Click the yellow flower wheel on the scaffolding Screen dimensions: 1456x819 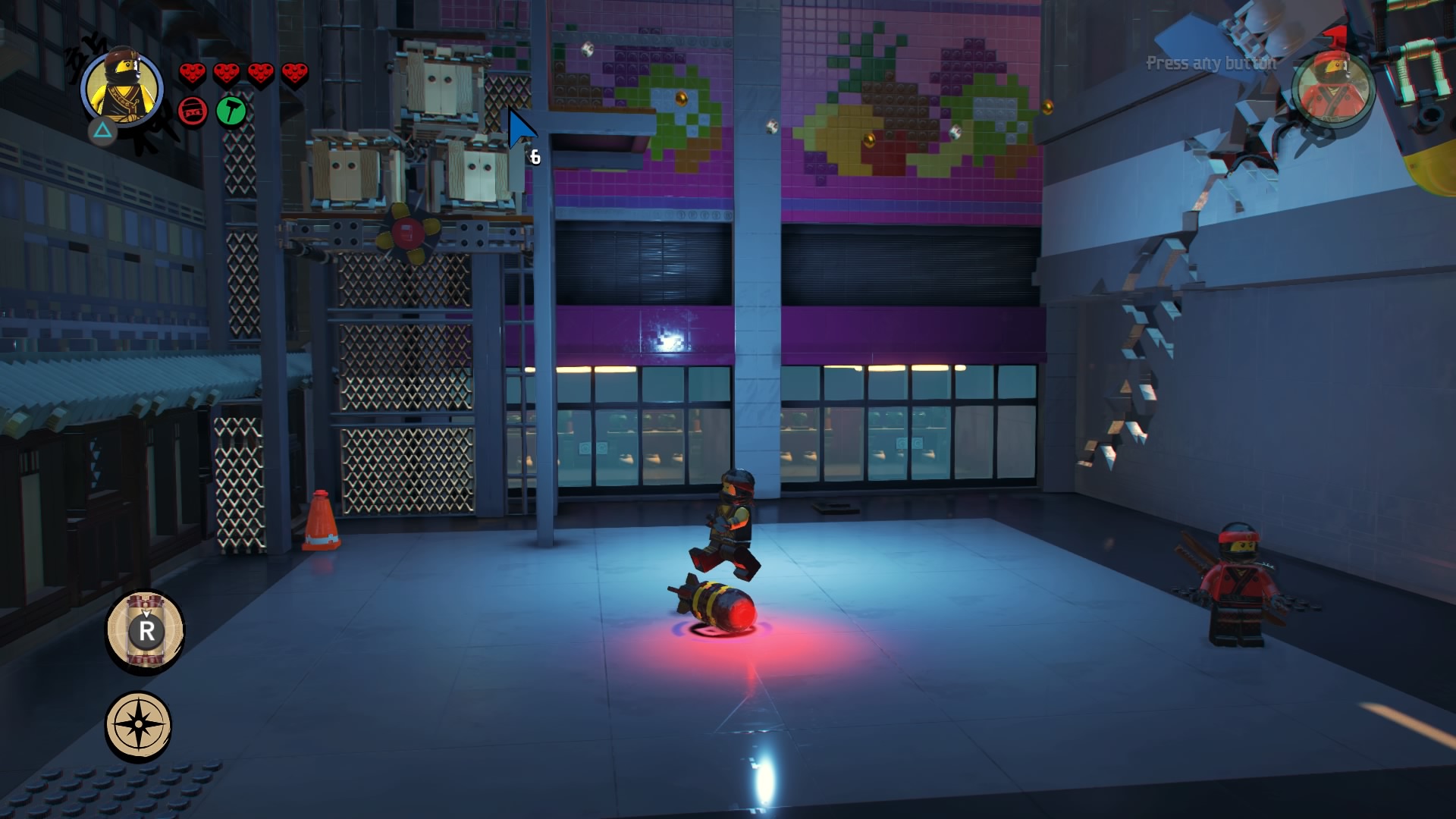coord(408,232)
